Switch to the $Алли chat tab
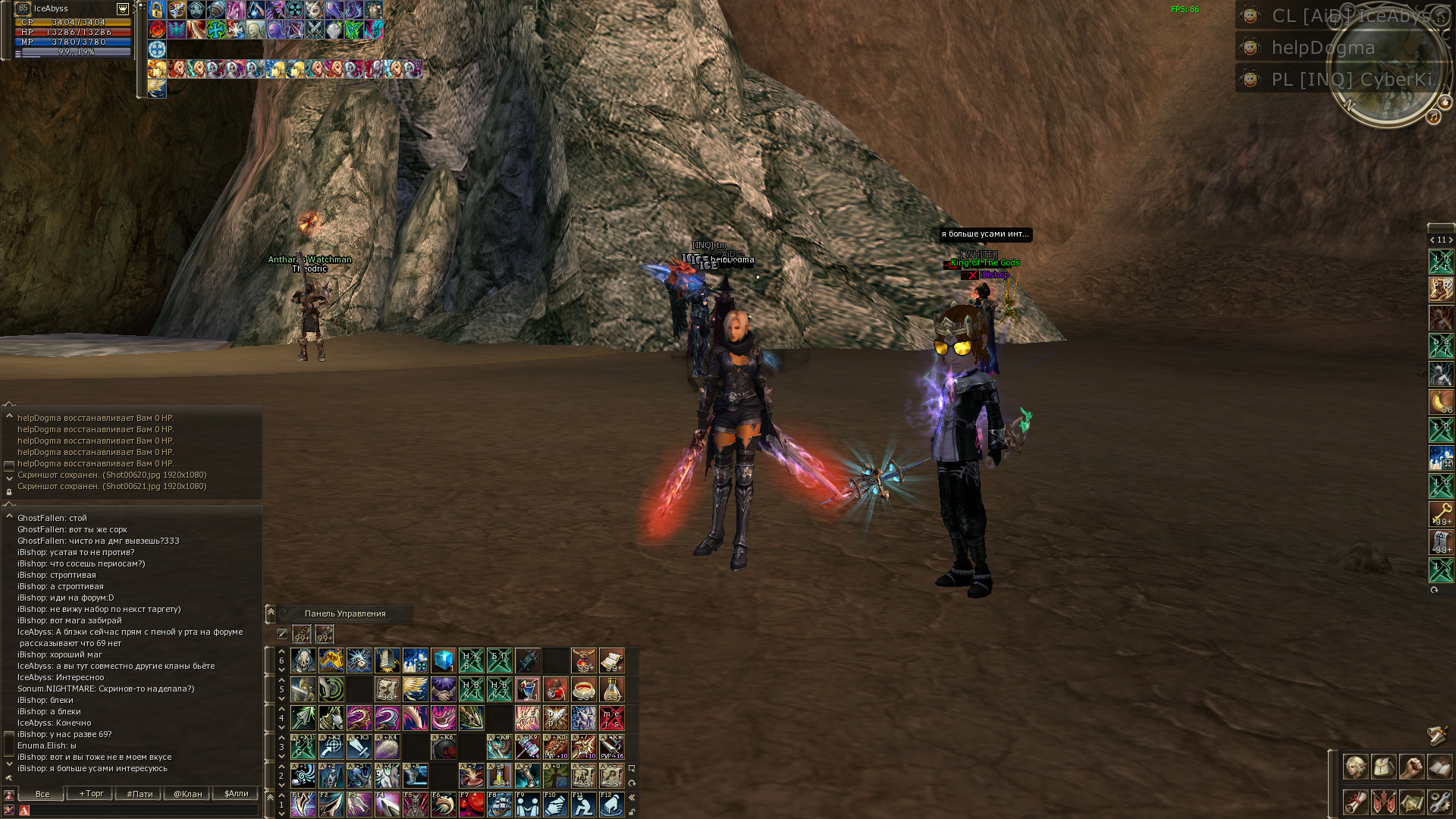The image size is (1456, 819). click(x=237, y=794)
